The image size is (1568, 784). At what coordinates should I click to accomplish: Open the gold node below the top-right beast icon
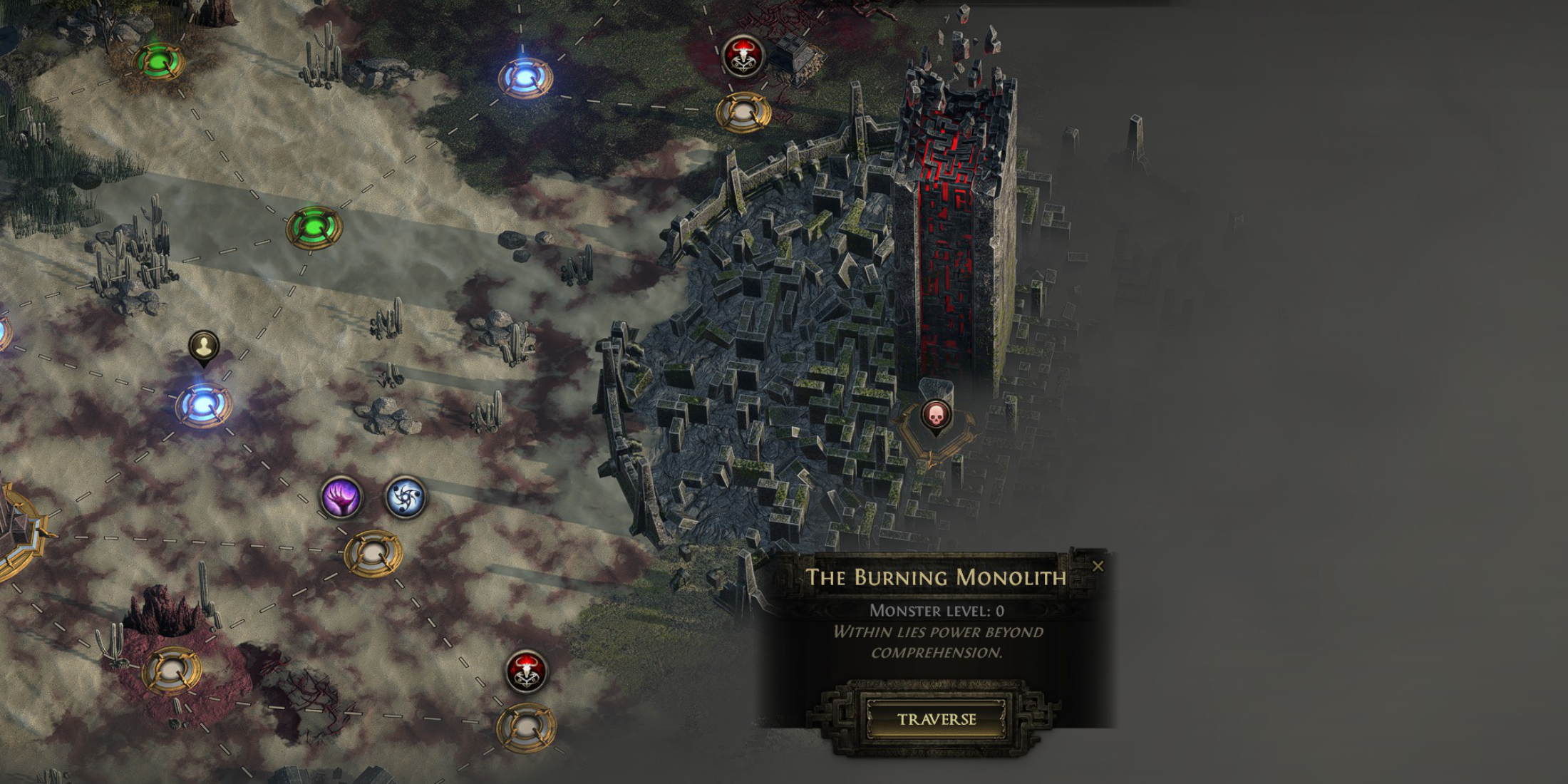point(741,110)
